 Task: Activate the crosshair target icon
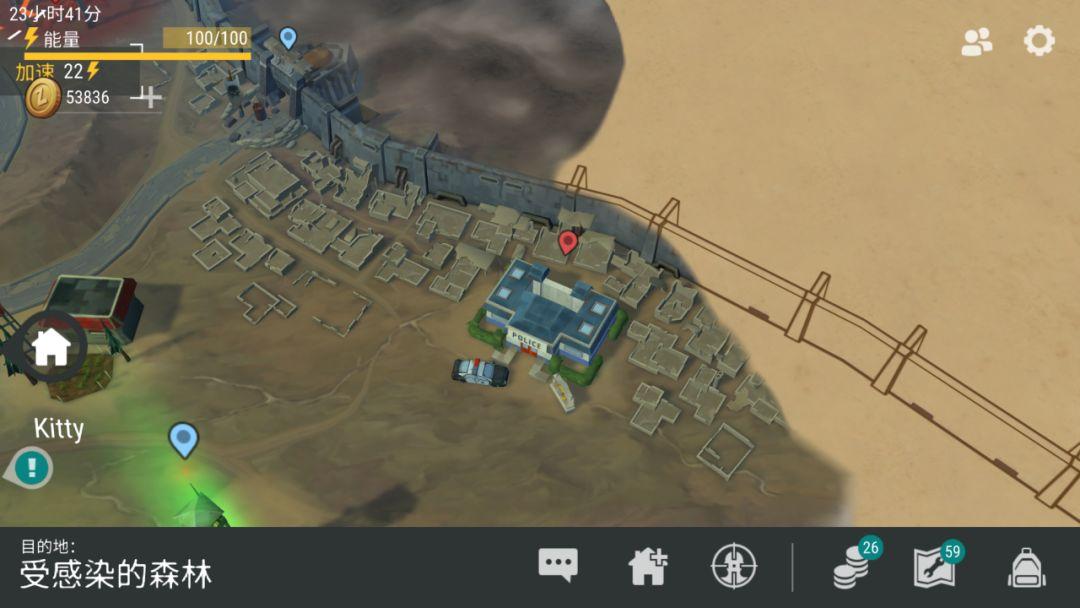(x=733, y=567)
